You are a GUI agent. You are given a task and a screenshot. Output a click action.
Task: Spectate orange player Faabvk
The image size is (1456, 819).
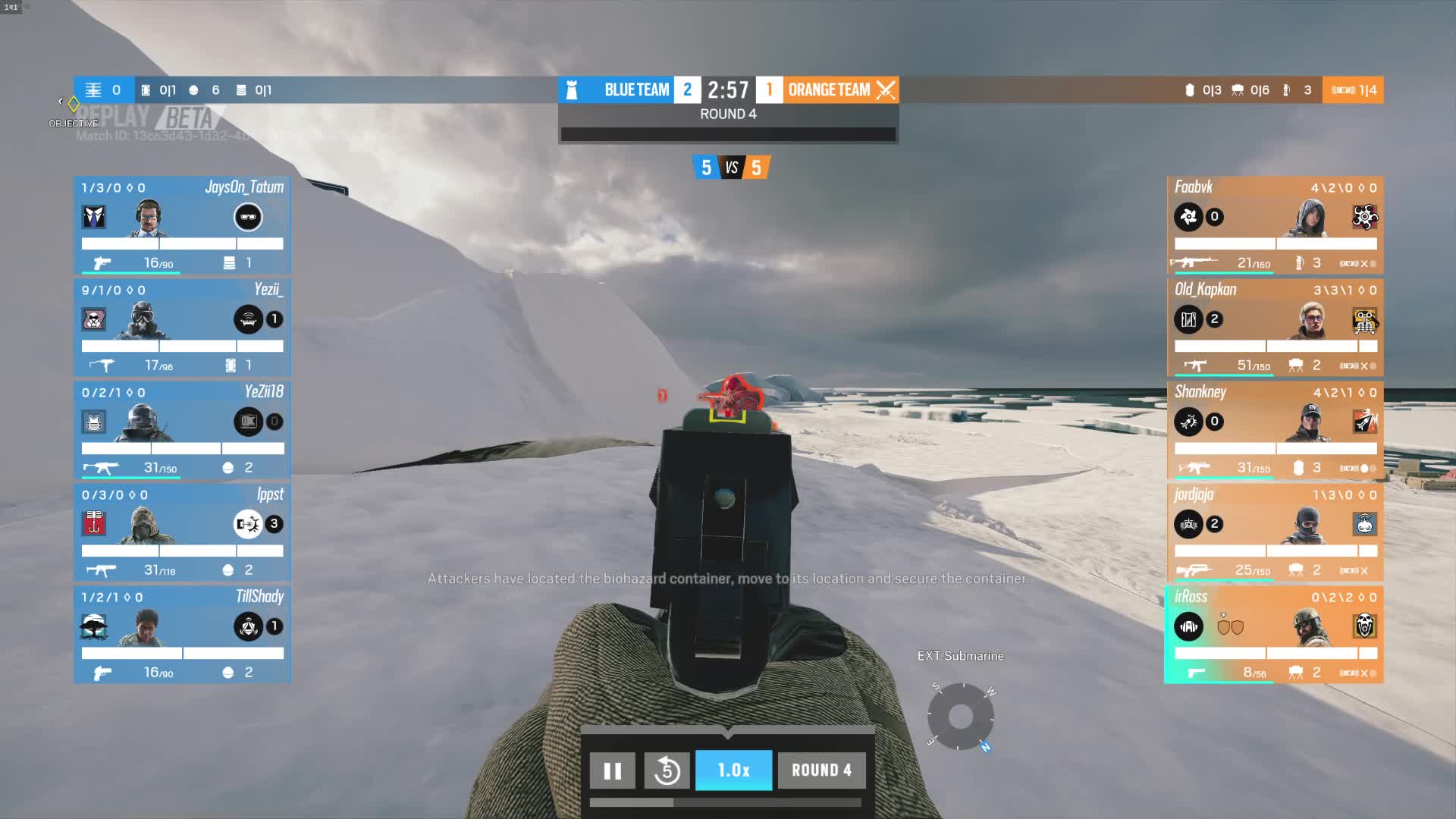1275,225
